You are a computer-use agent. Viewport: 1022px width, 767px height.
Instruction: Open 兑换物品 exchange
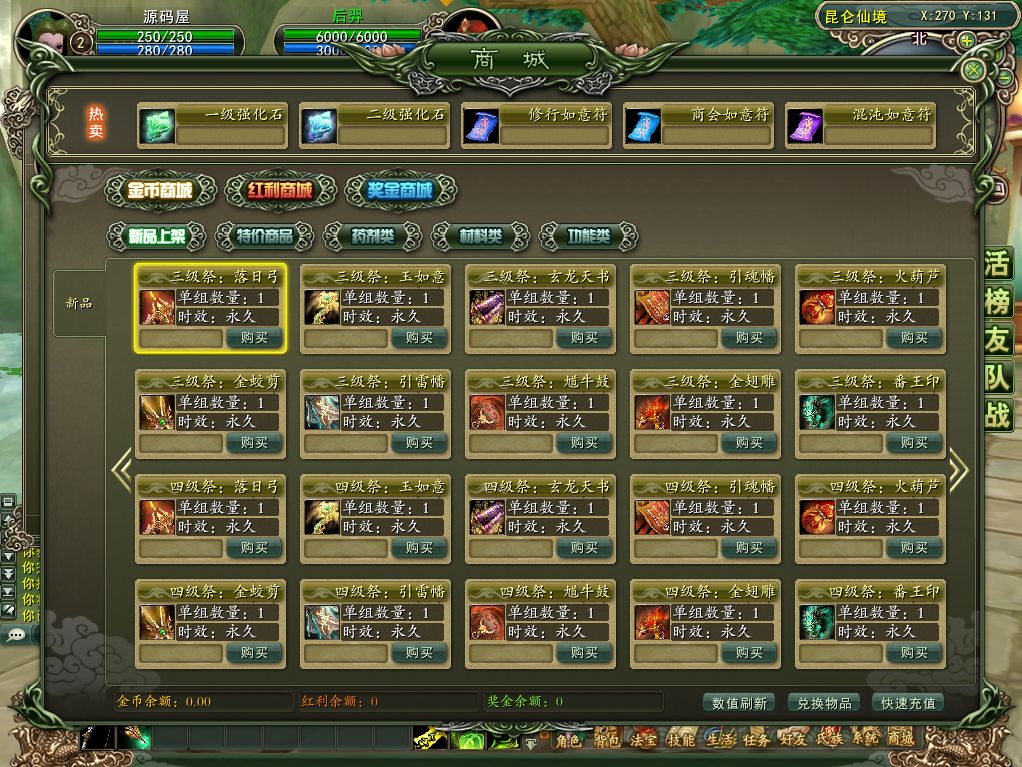pyautogui.click(x=825, y=703)
